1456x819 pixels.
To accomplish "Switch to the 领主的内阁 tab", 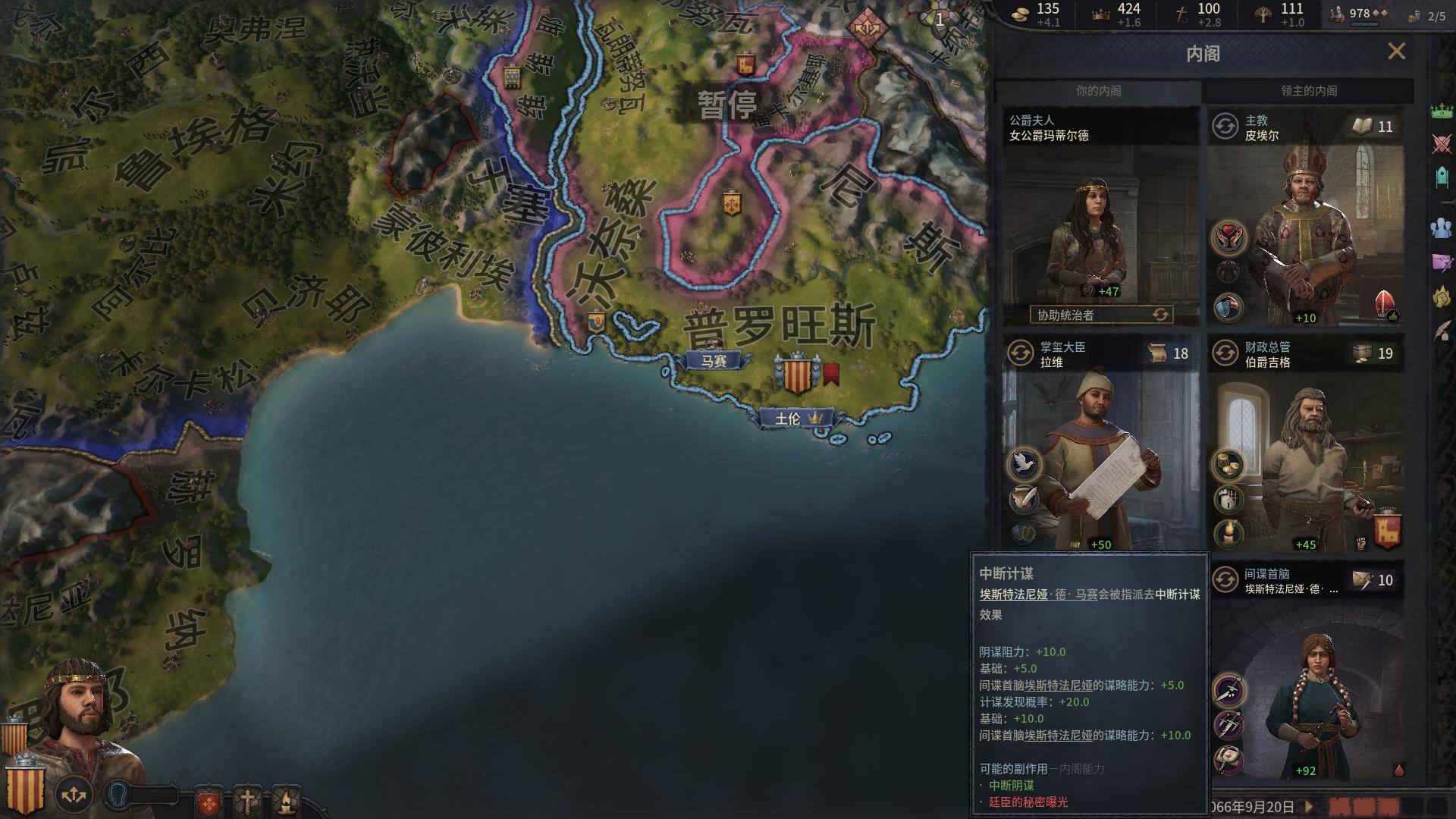I will pyautogui.click(x=1308, y=91).
